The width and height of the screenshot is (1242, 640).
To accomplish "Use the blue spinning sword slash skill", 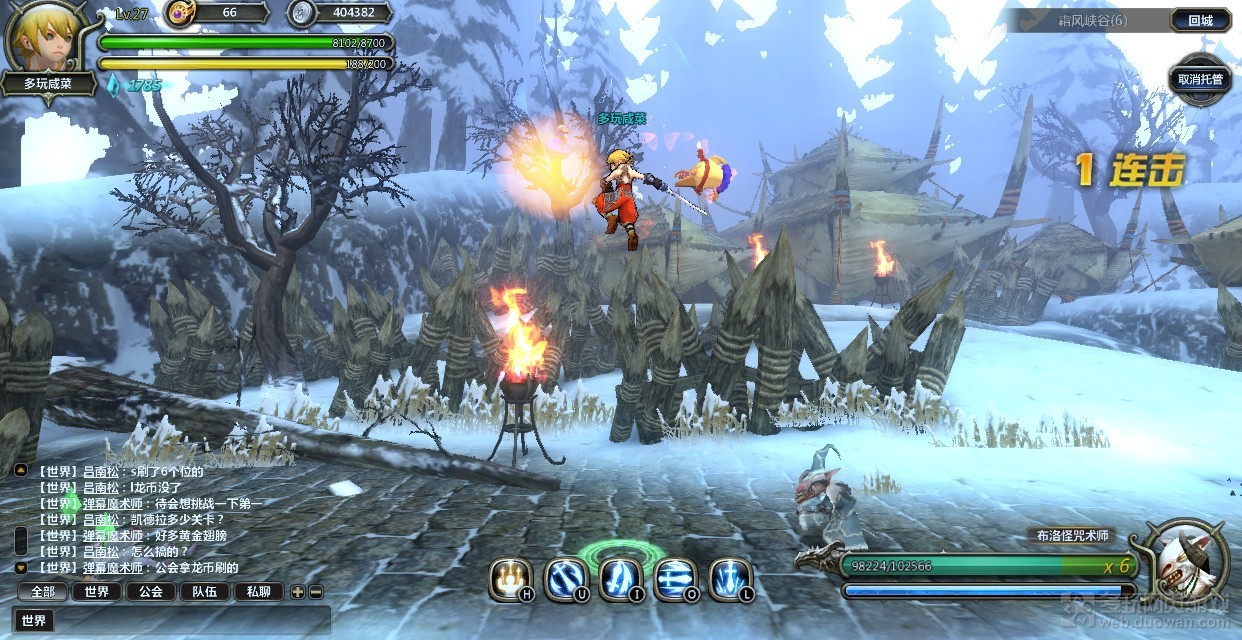I will click(565, 579).
